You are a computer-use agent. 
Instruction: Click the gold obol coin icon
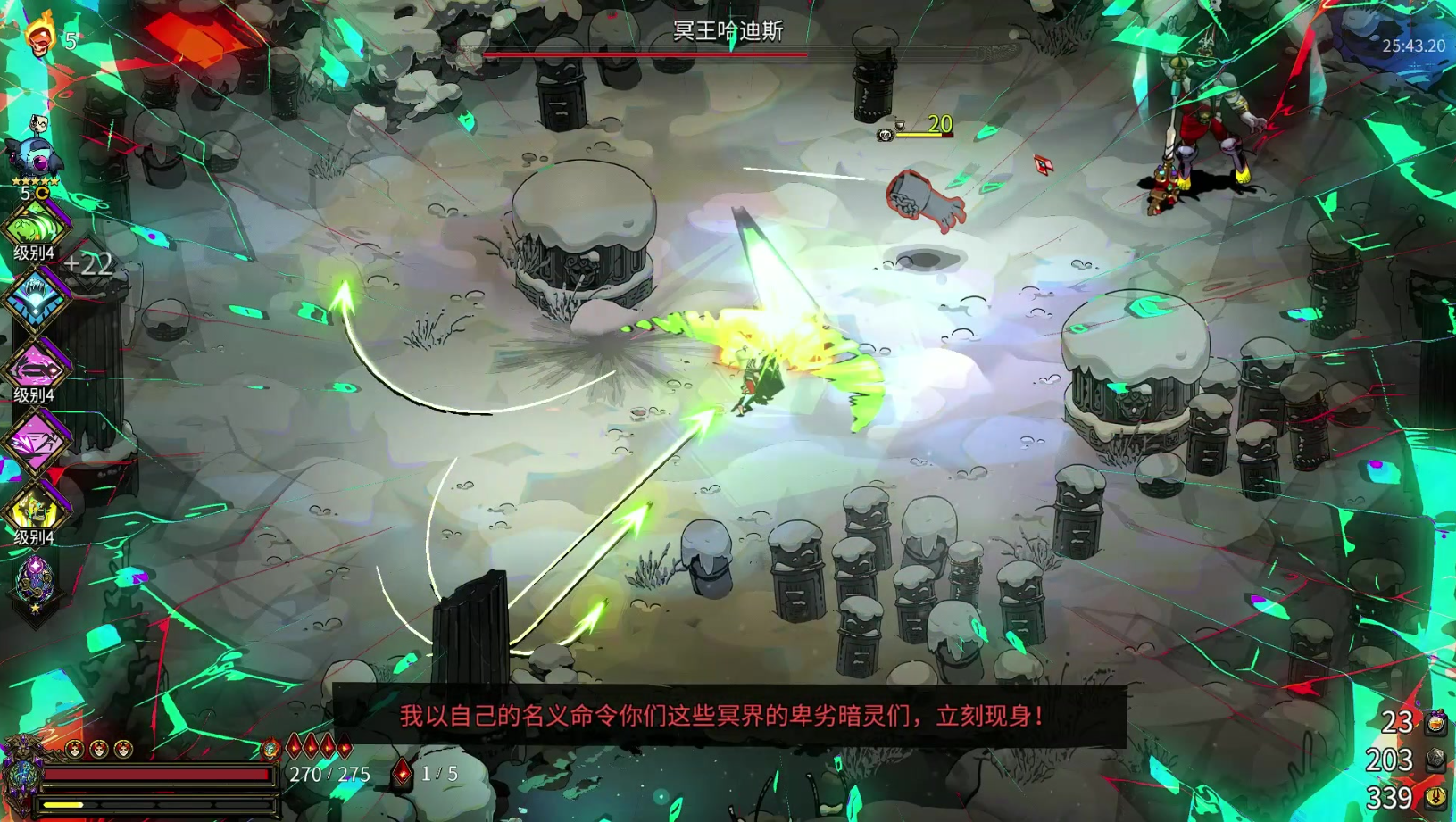click(x=1435, y=797)
